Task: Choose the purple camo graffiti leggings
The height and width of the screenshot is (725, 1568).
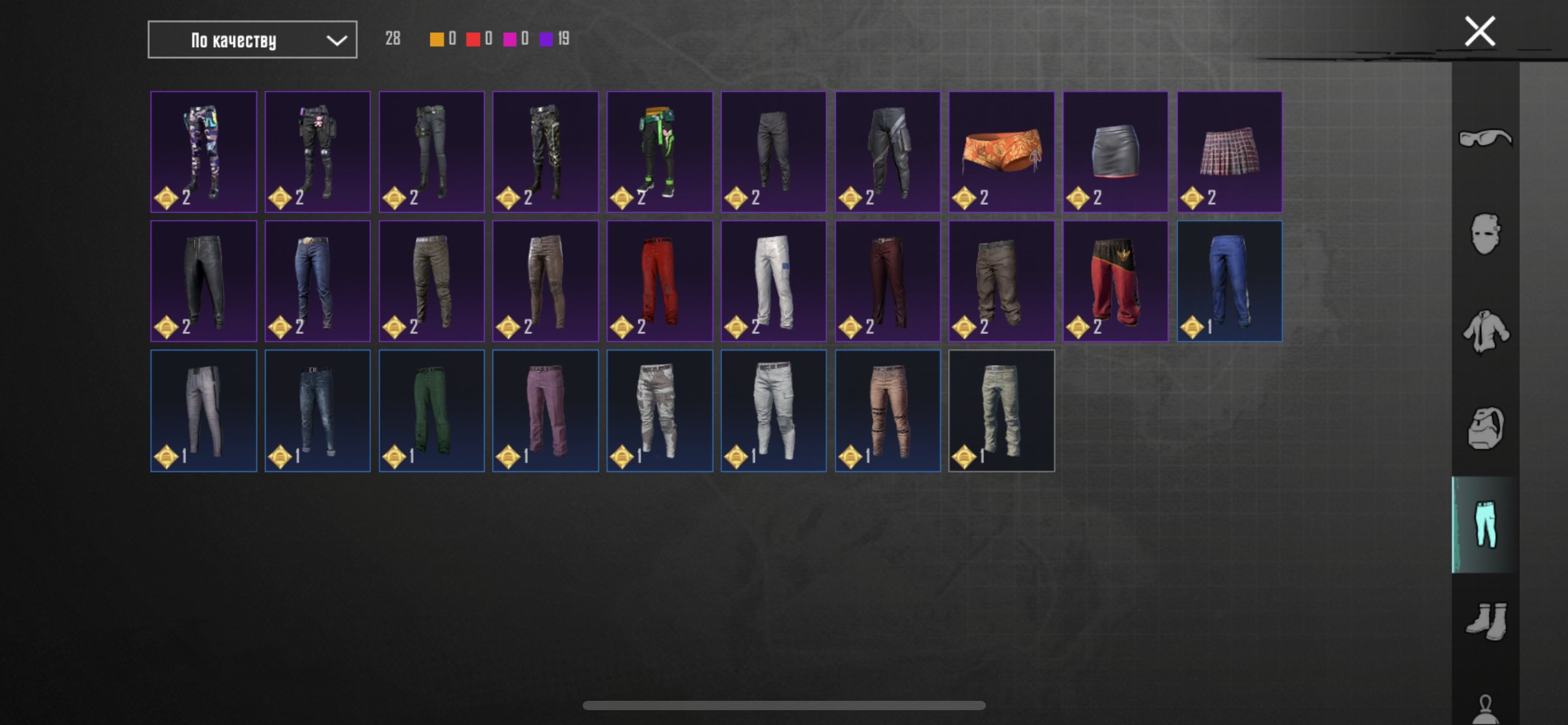Action: (x=204, y=152)
